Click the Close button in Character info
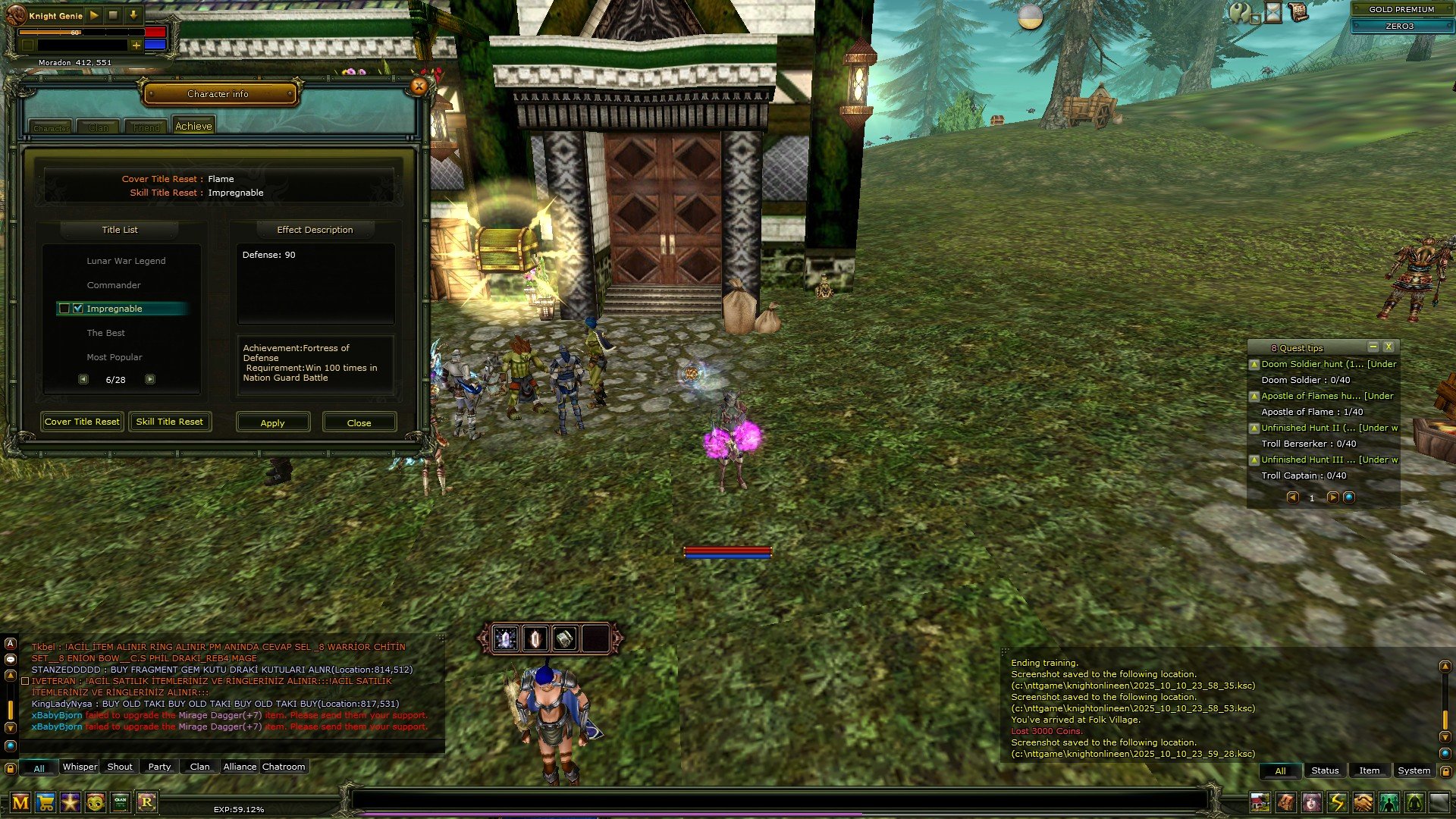This screenshot has height=819, width=1456. coord(359,422)
